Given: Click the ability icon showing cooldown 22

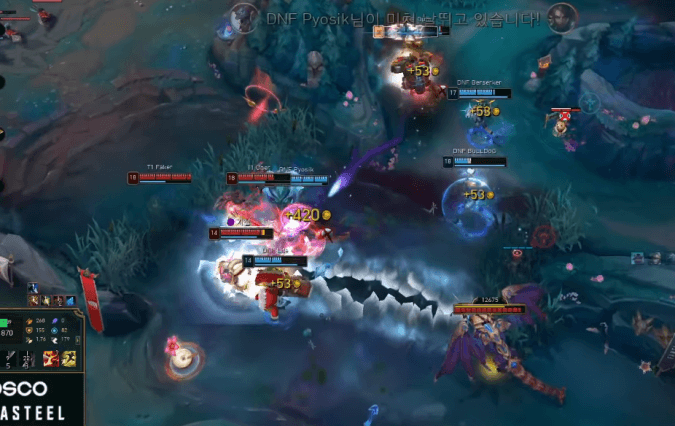Looking at the screenshot, I should click(26, 358).
